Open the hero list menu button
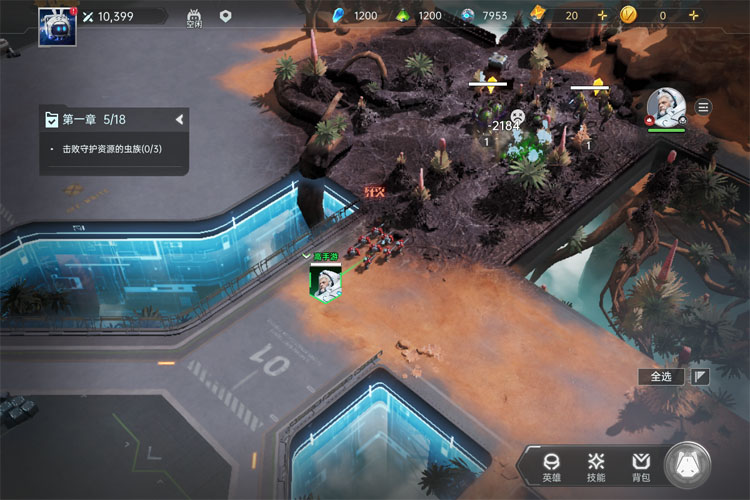Image resolution: width=750 pixels, height=500 pixels. pos(704,107)
